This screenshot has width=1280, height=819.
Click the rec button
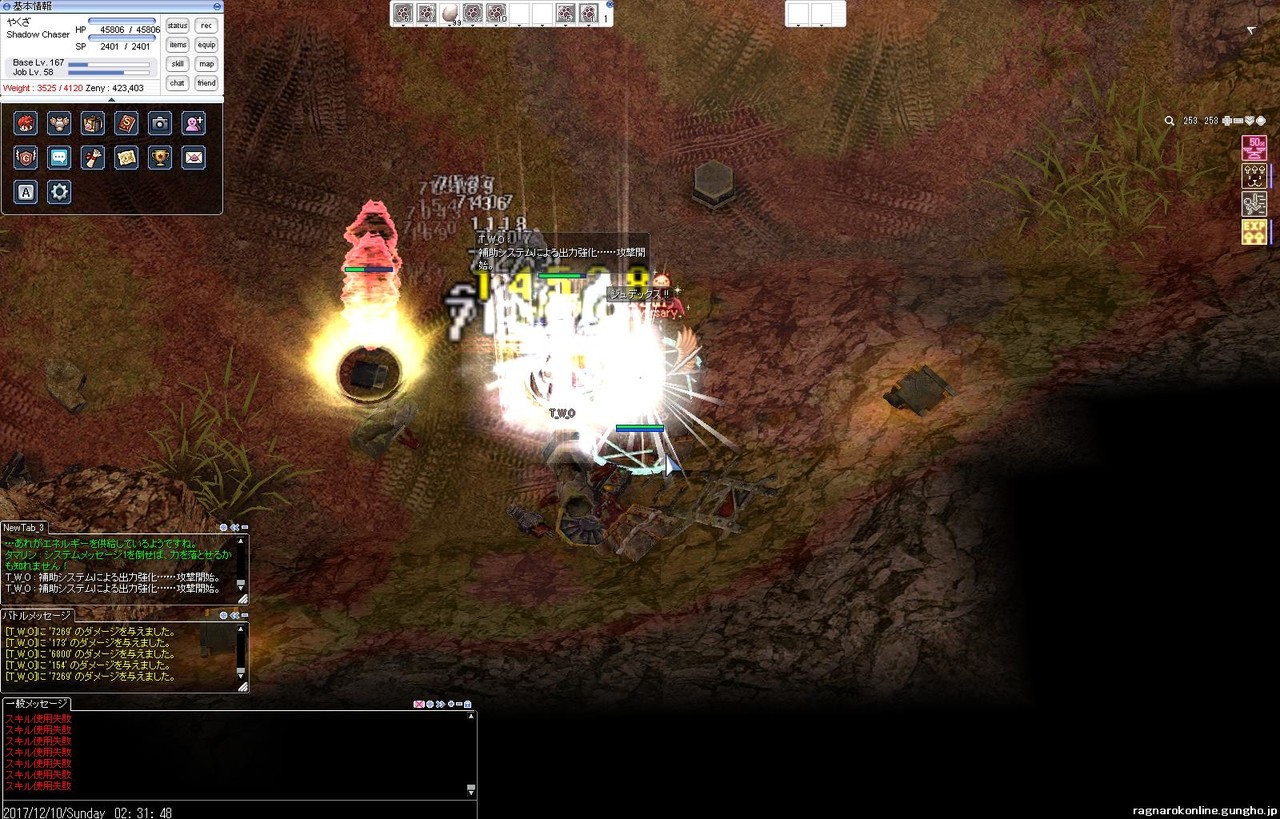(x=207, y=25)
